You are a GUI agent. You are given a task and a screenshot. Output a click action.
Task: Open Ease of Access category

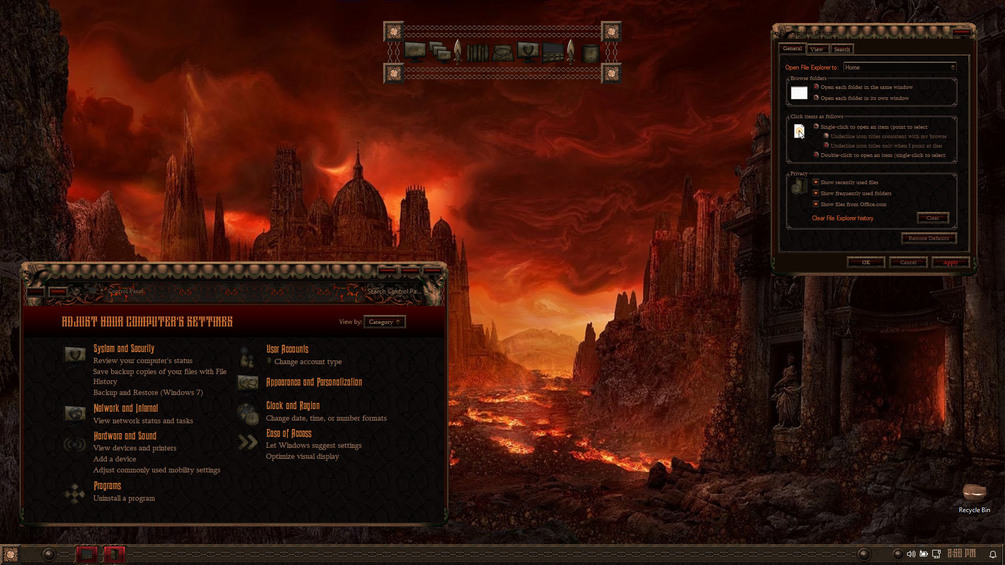[x=289, y=434]
